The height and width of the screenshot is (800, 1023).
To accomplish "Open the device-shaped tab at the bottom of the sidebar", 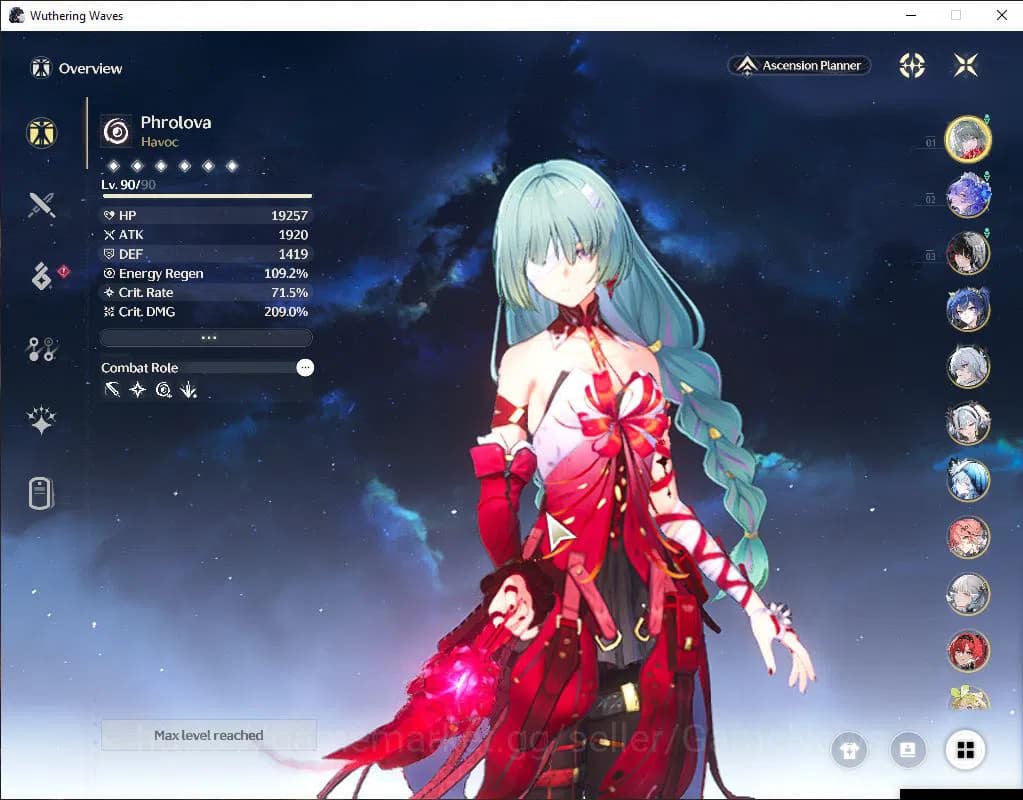I will click(40, 494).
